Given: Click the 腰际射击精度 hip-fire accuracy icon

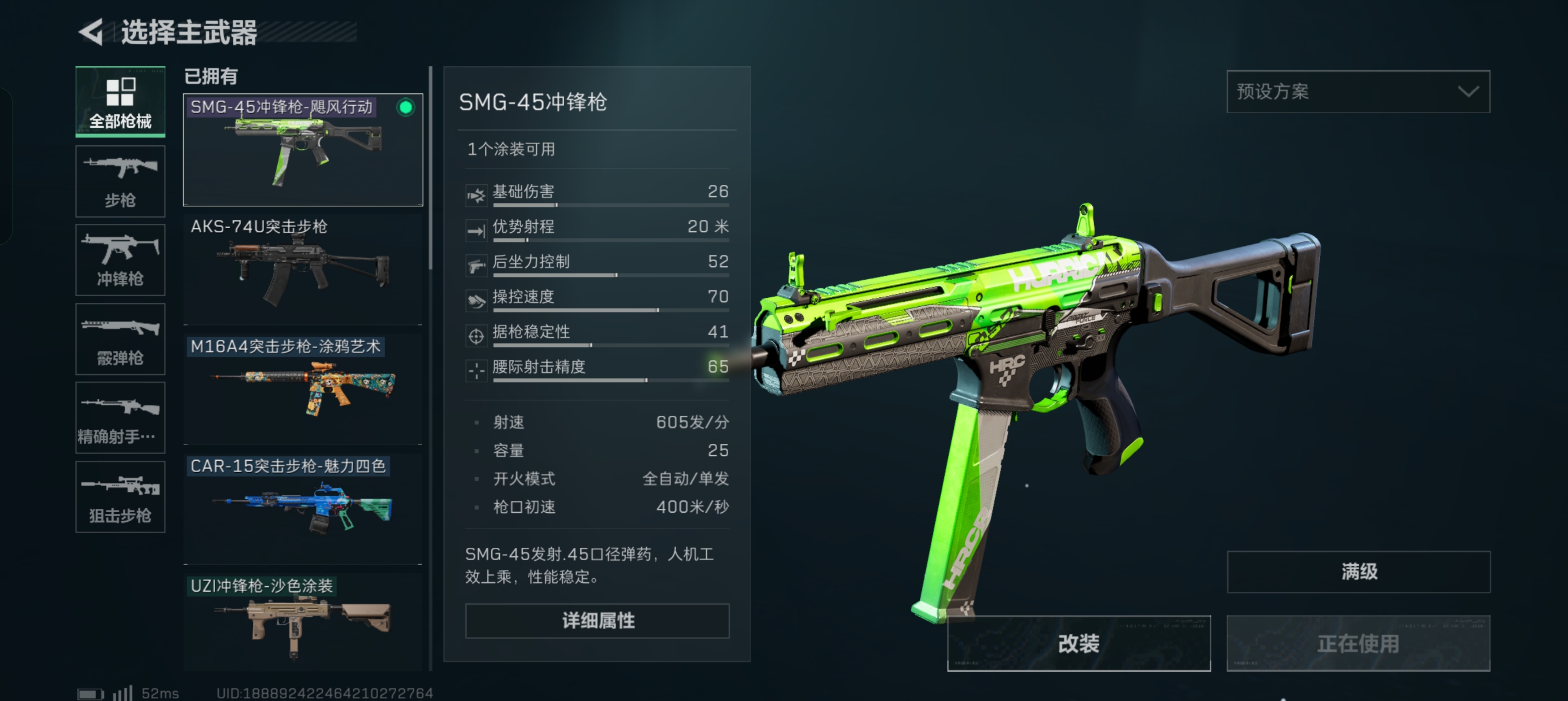Looking at the screenshot, I should 477,367.
